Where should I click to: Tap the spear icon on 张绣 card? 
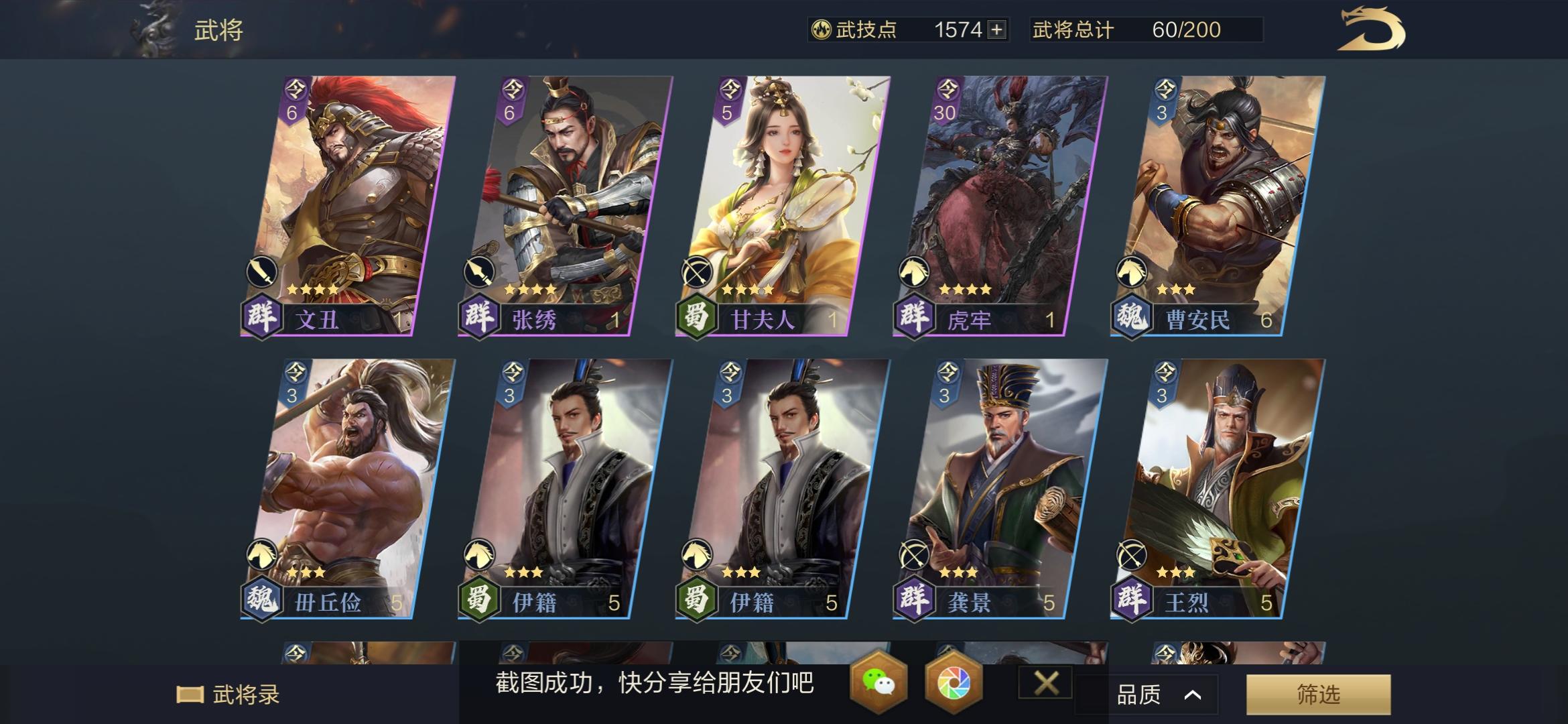pos(479,274)
